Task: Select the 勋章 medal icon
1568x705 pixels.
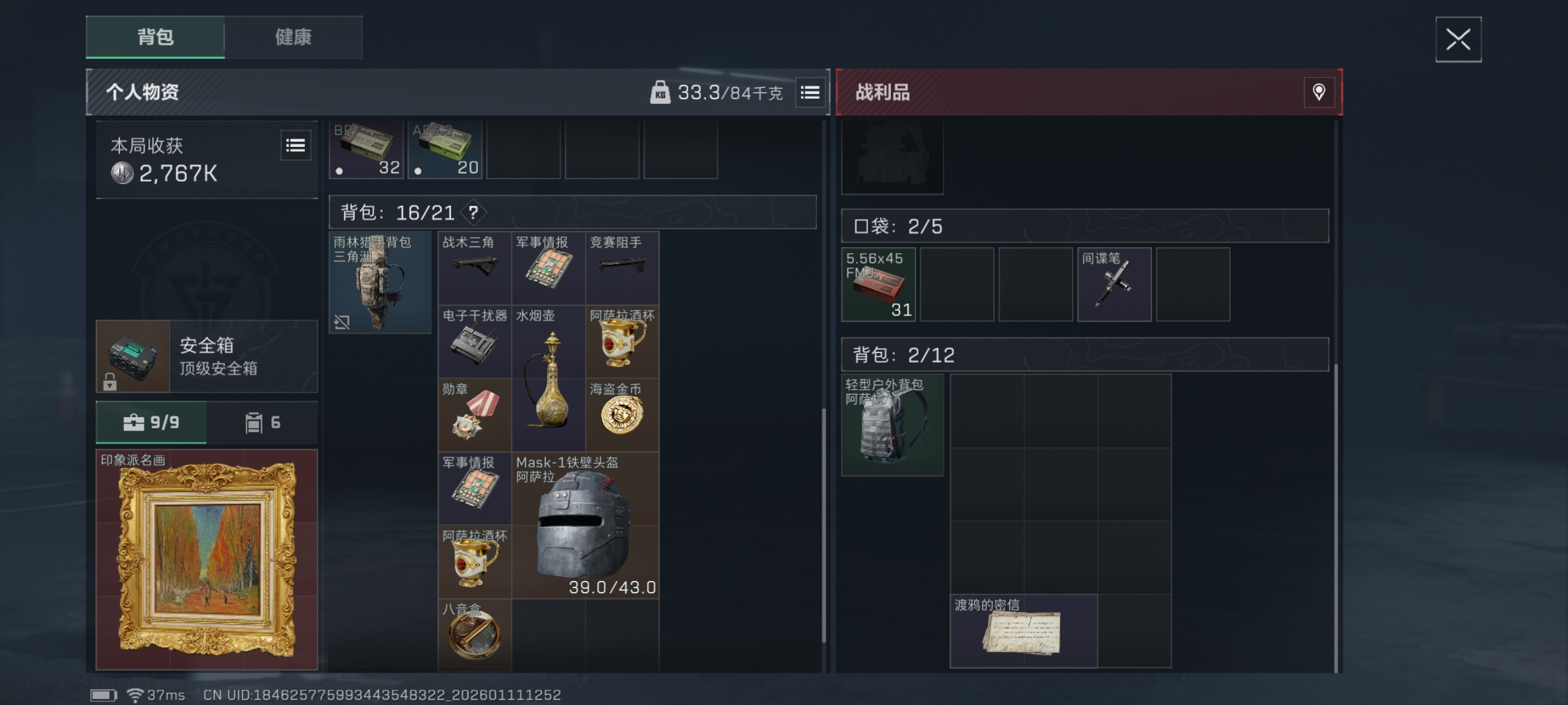Action: [474, 413]
